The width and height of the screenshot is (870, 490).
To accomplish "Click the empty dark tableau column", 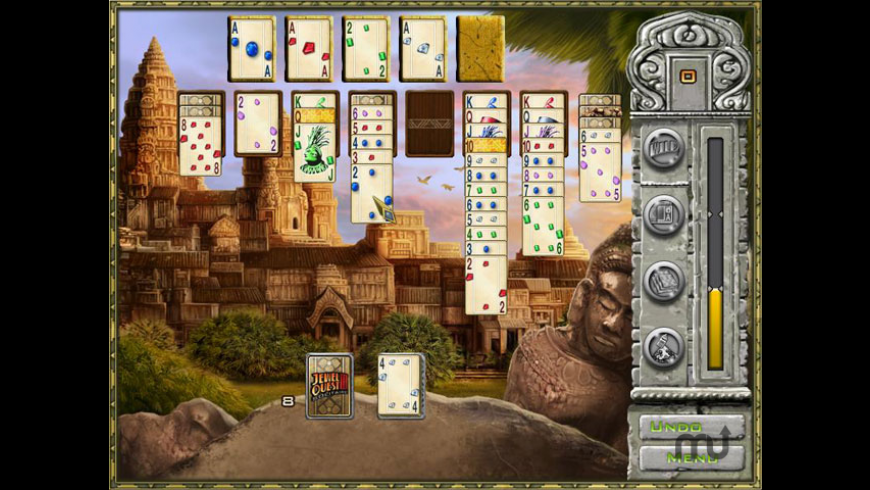I will coord(429,124).
